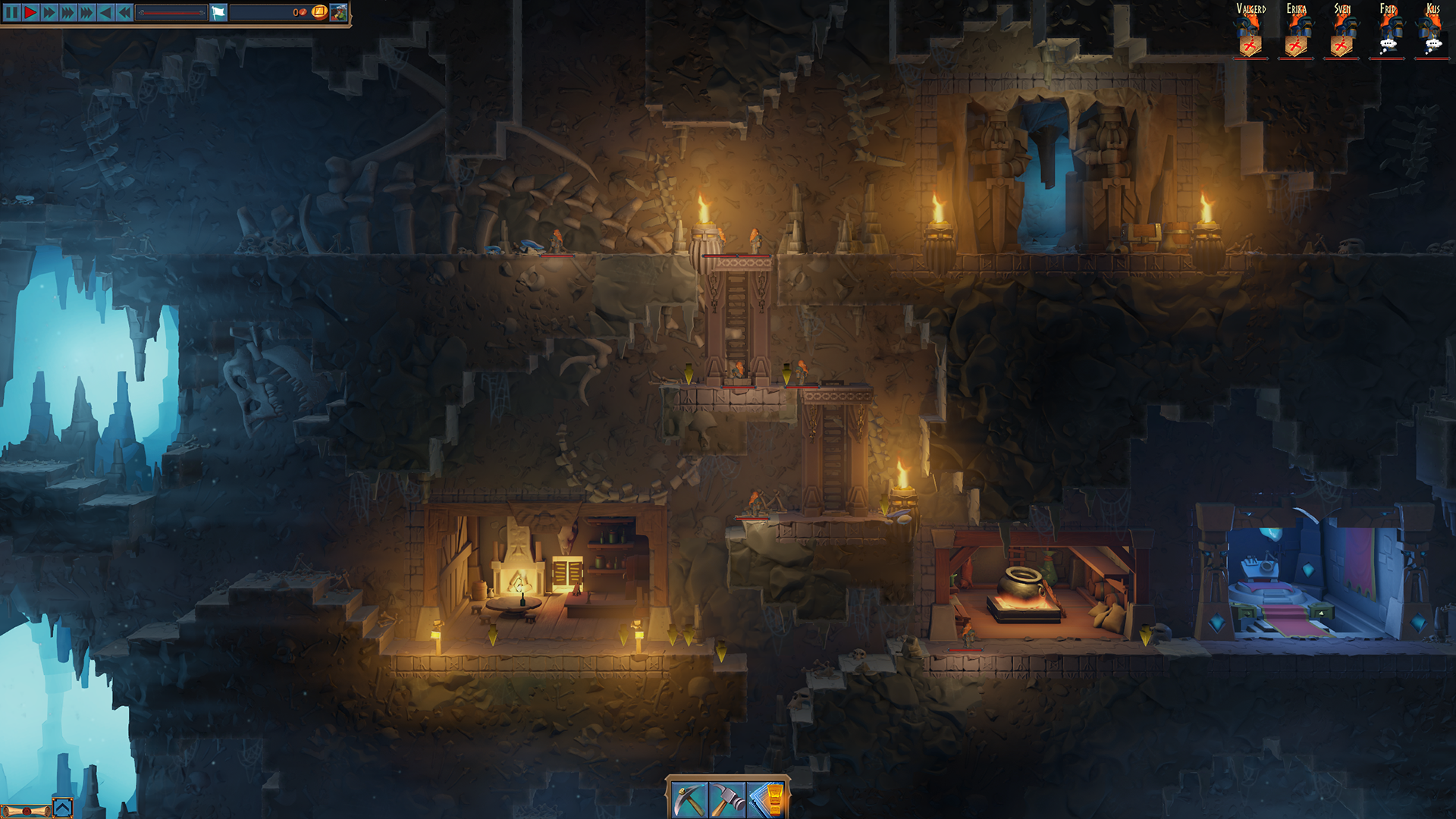
Task: Click Frid's thought bubble status icon
Action: 1389,44
